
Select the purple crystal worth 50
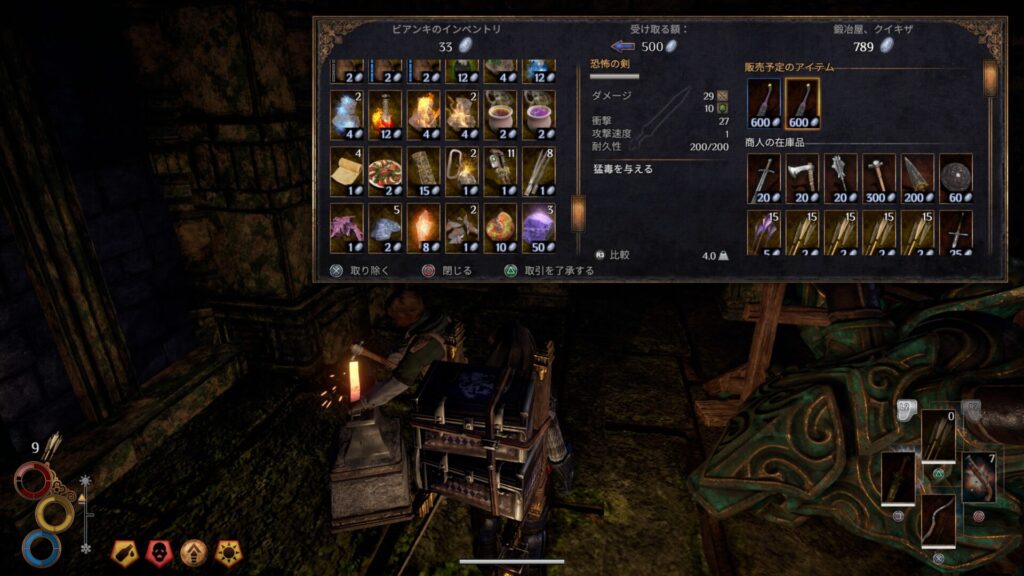(540, 228)
